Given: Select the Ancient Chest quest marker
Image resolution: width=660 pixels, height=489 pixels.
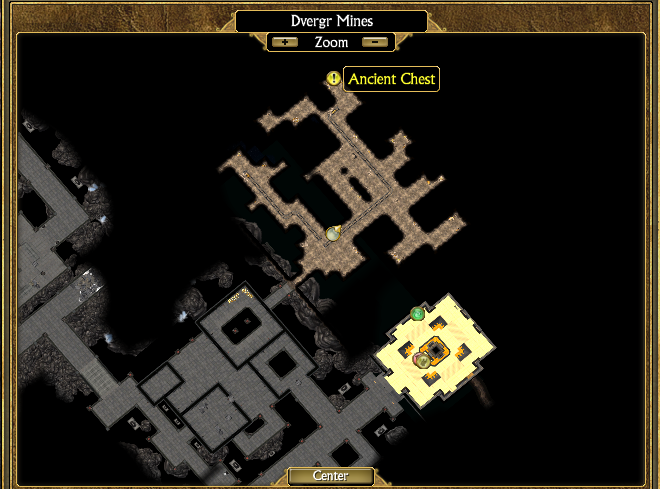Looking at the screenshot, I should (333, 78).
